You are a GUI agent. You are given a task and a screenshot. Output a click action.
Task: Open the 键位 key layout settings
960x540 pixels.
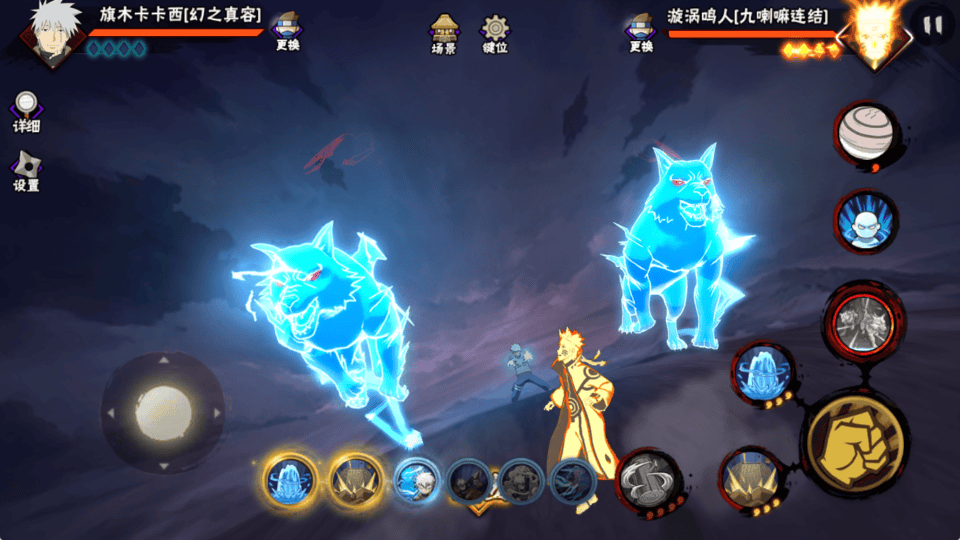coord(494,33)
